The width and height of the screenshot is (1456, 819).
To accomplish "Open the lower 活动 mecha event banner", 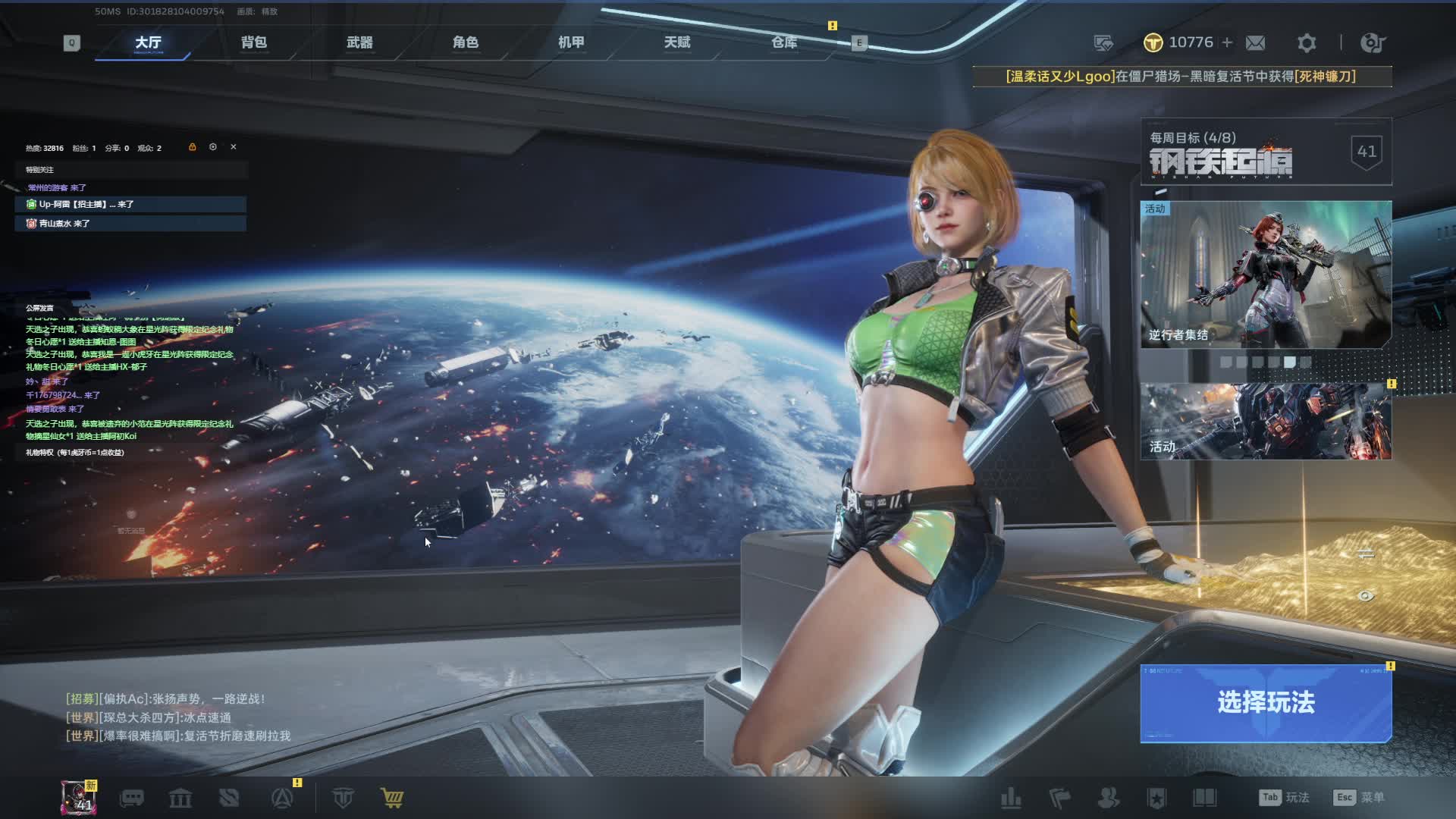I will 1266,422.
